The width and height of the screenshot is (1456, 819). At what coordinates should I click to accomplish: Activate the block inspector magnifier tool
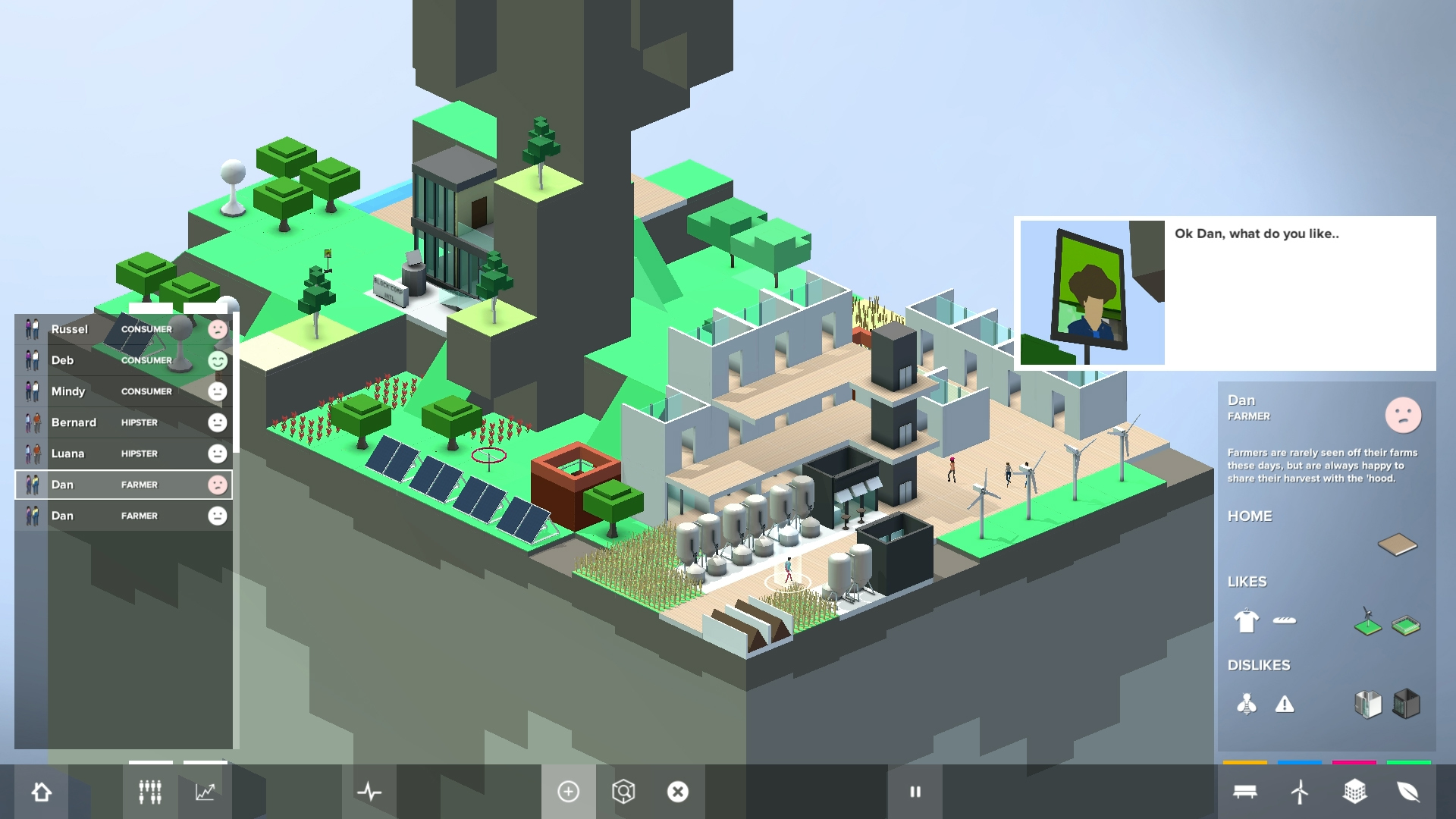pos(623,791)
